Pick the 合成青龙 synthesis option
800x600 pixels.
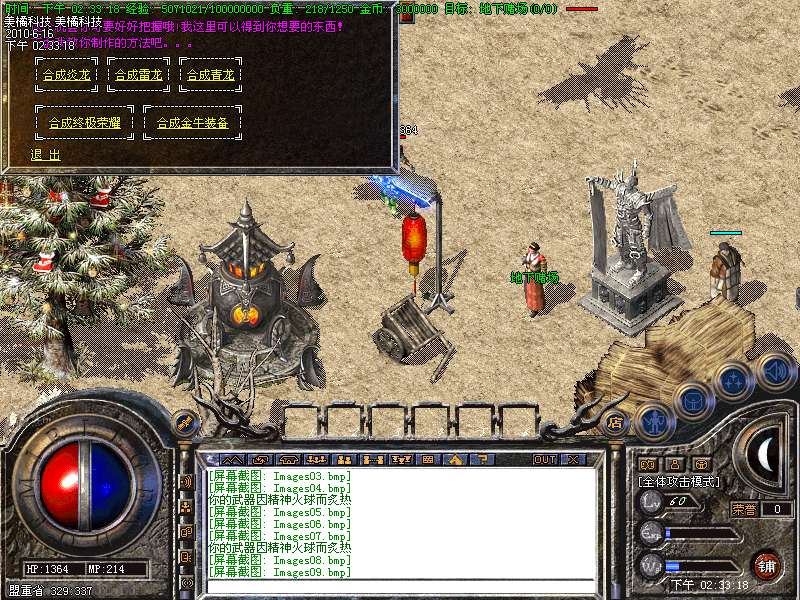point(210,74)
